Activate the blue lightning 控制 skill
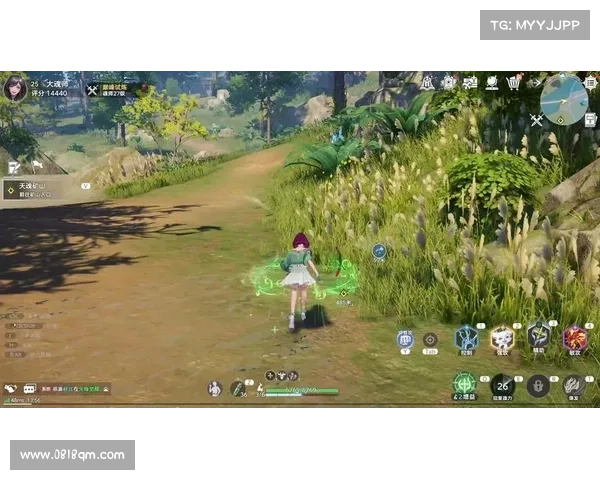Image resolution: width=600 pixels, height=480 pixels. click(466, 338)
